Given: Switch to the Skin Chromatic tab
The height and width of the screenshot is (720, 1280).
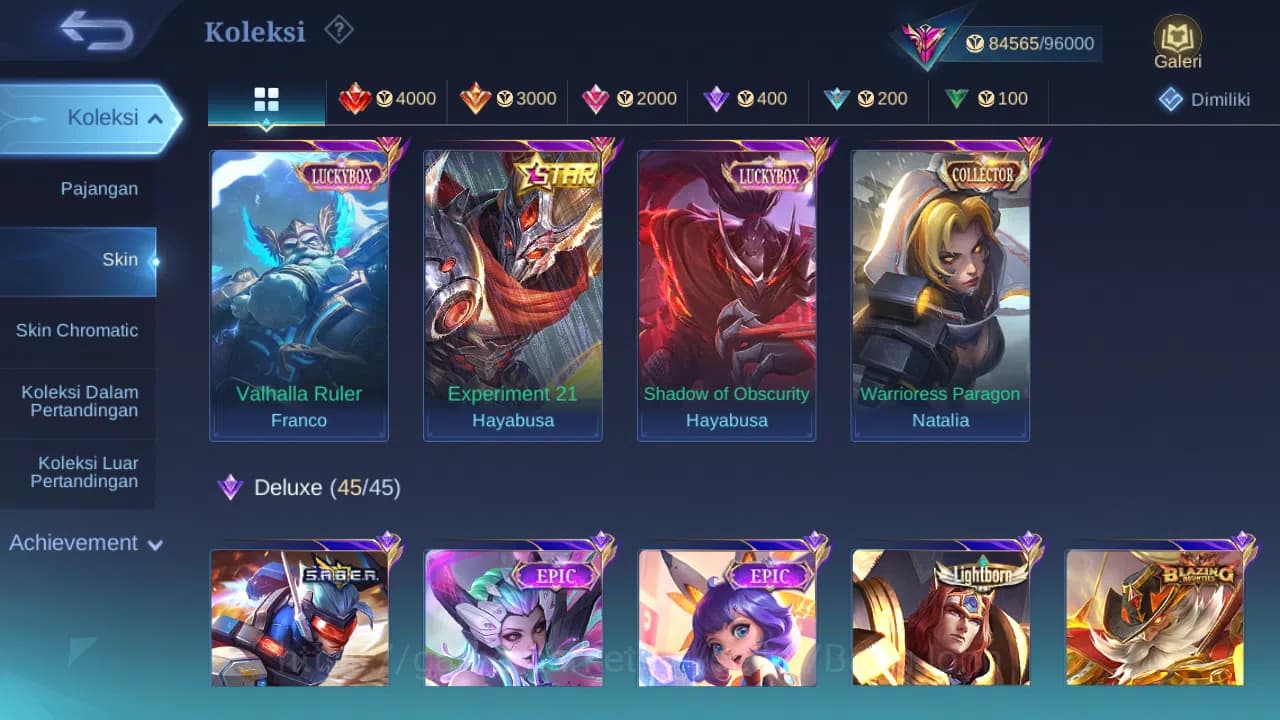Looking at the screenshot, I should point(79,330).
